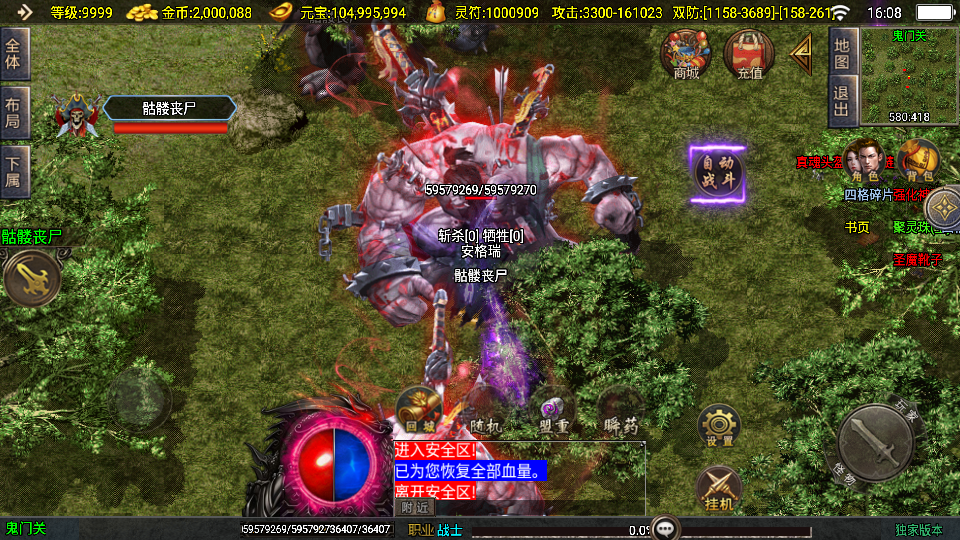Click the 退出 exit button
The width and height of the screenshot is (960, 540).
click(842, 101)
